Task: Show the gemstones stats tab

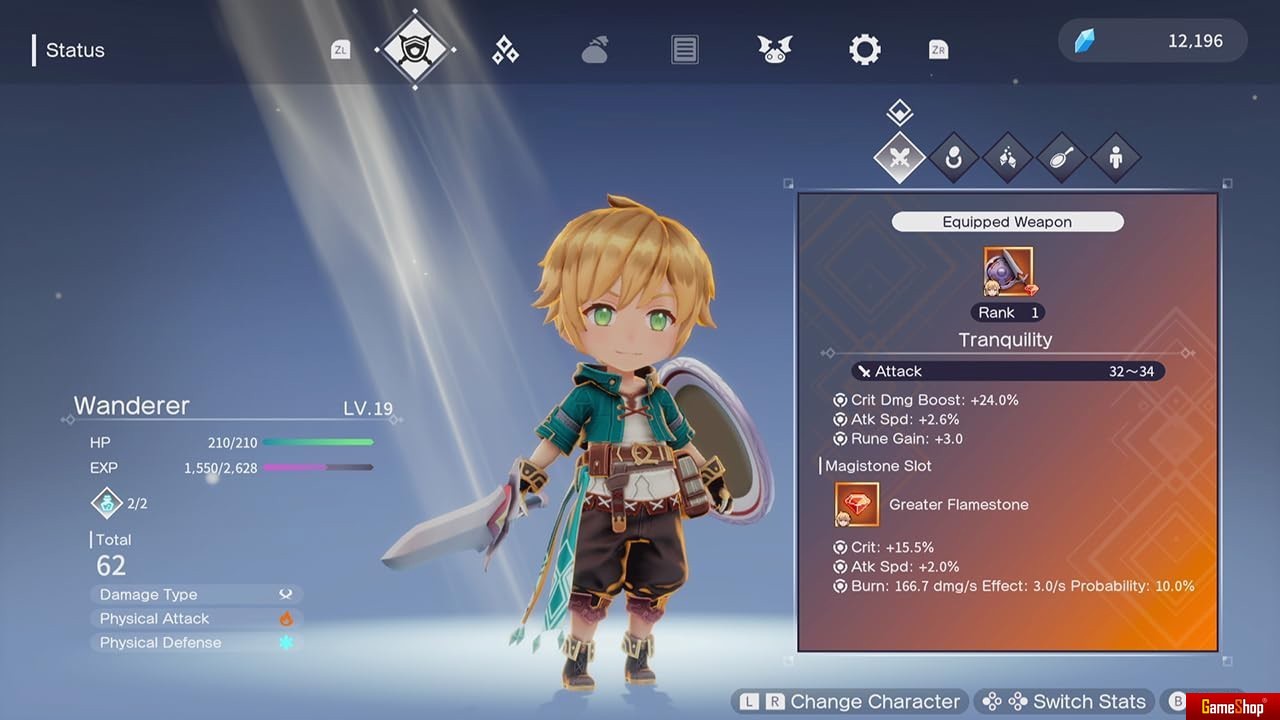Action: coord(1007,157)
